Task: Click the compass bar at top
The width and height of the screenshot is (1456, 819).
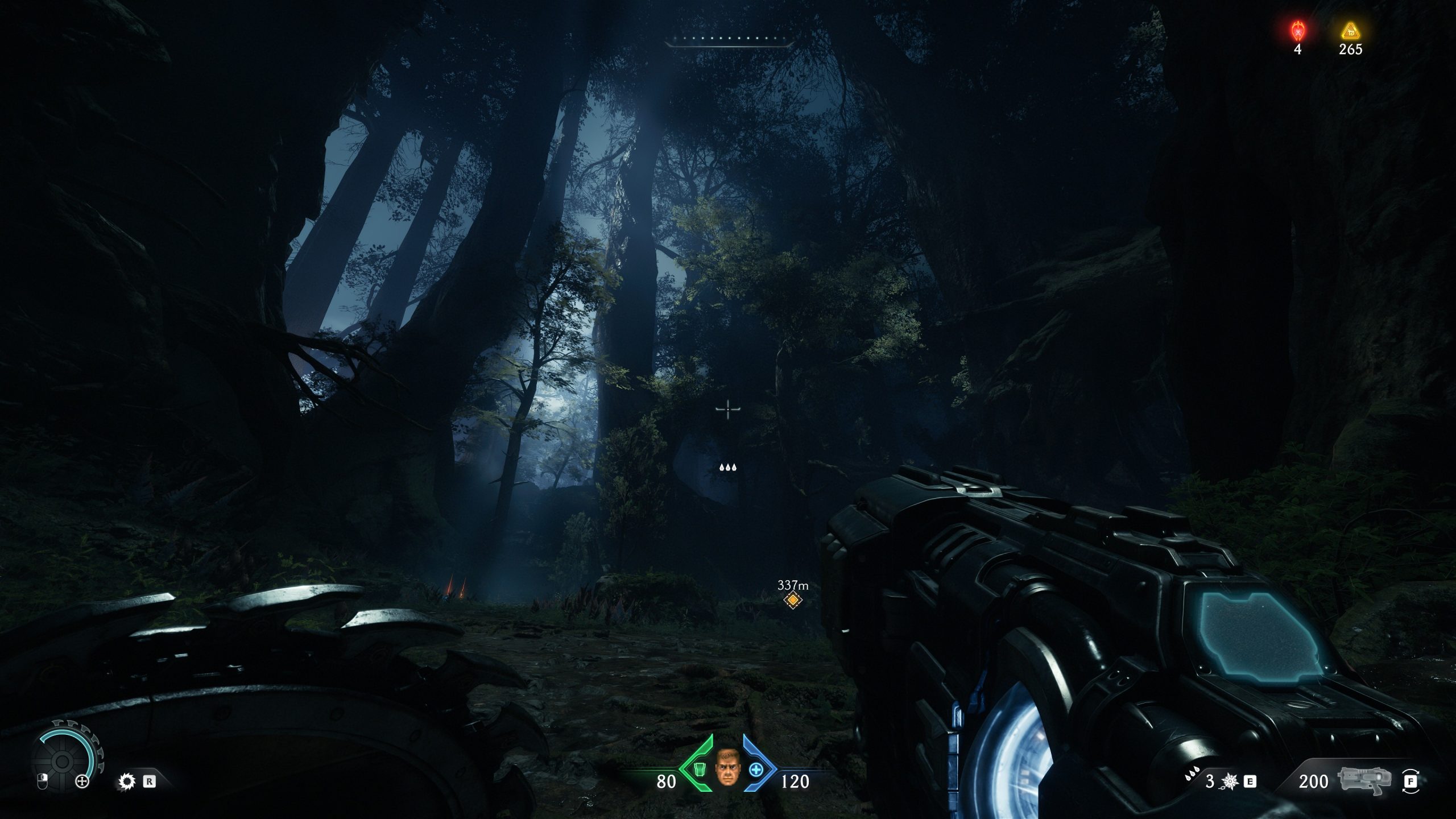Action: coord(728,40)
